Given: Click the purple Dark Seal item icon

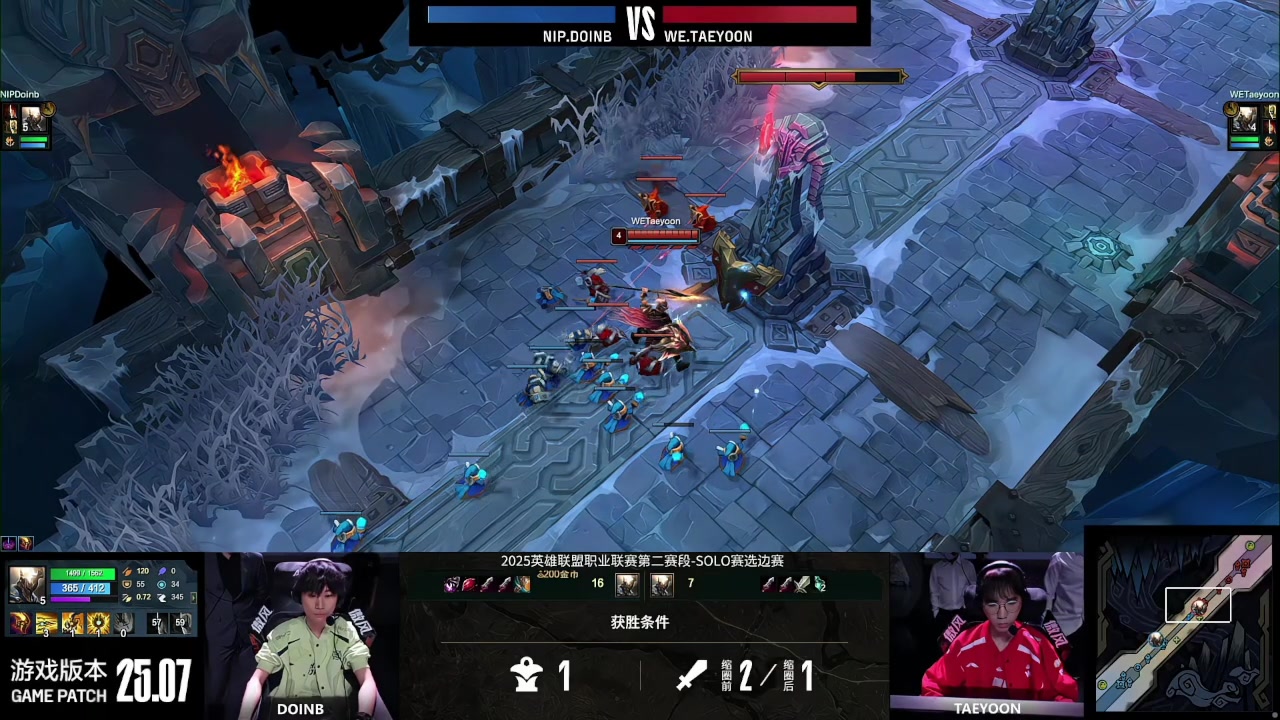Looking at the screenshot, I should point(450,585).
